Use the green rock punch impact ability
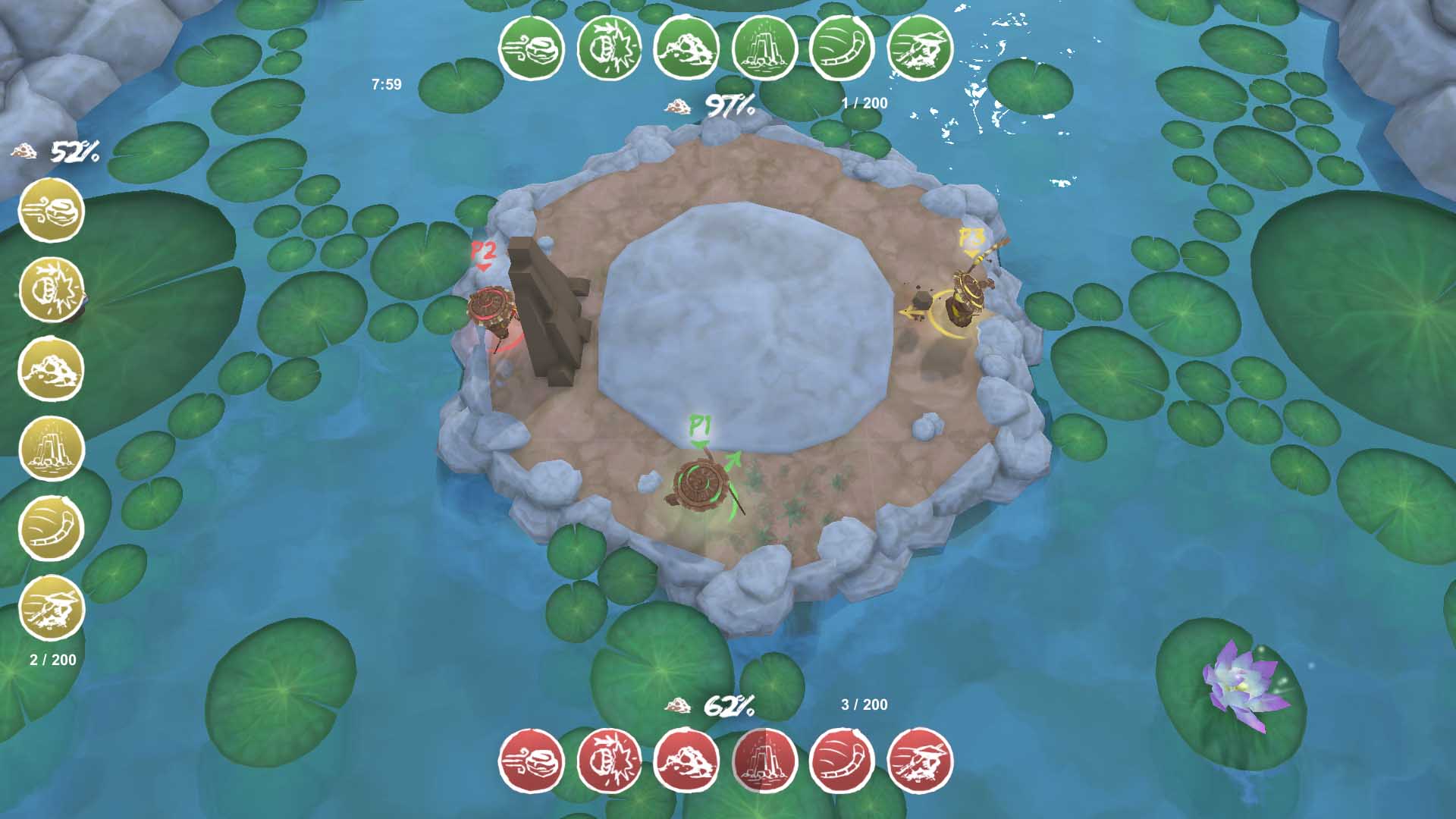The height and width of the screenshot is (819, 1456). click(x=609, y=48)
